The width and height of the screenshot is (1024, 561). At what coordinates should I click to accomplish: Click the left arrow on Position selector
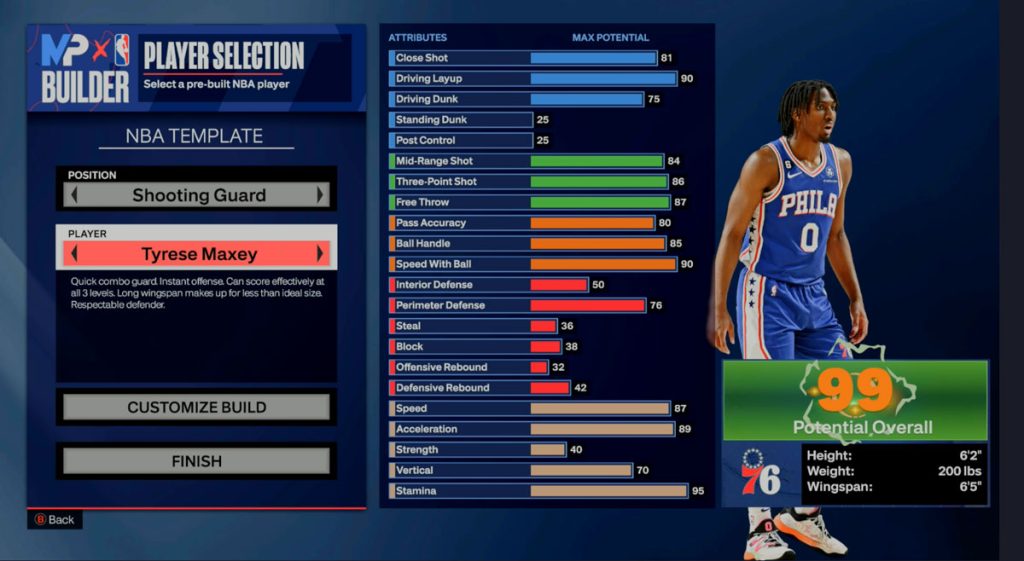pos(72,195)
